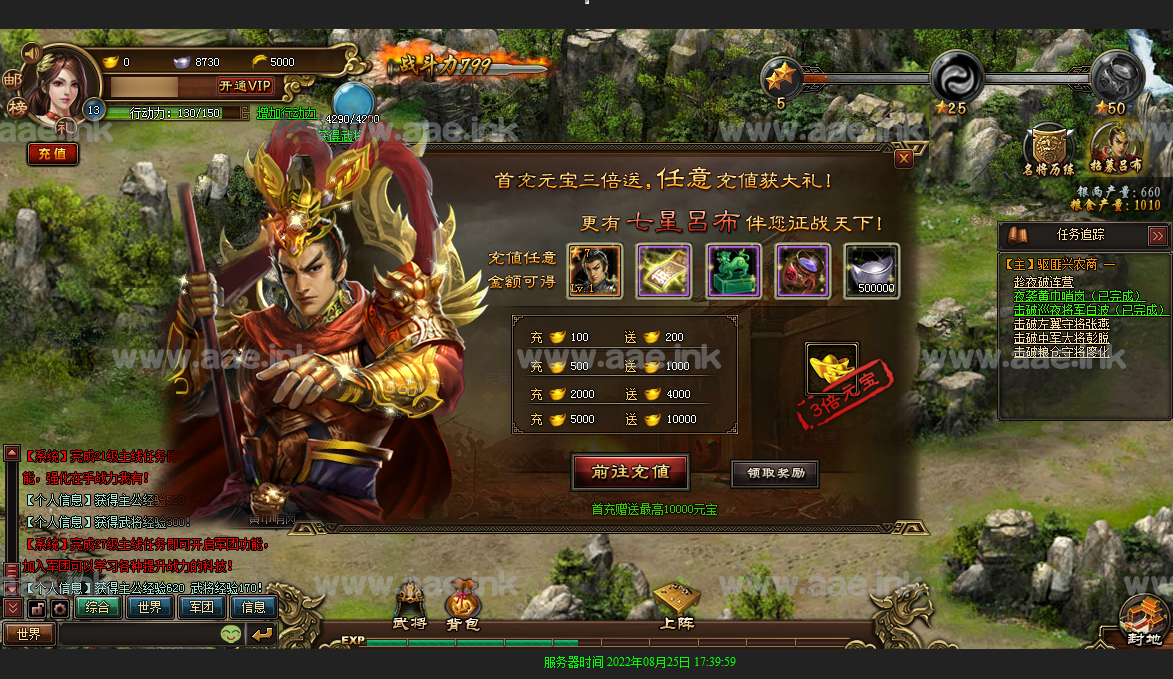Viewport: 1173px width, 679px height.
Task: Open 名将历练 shield icon
Action: click(1049, 150)
